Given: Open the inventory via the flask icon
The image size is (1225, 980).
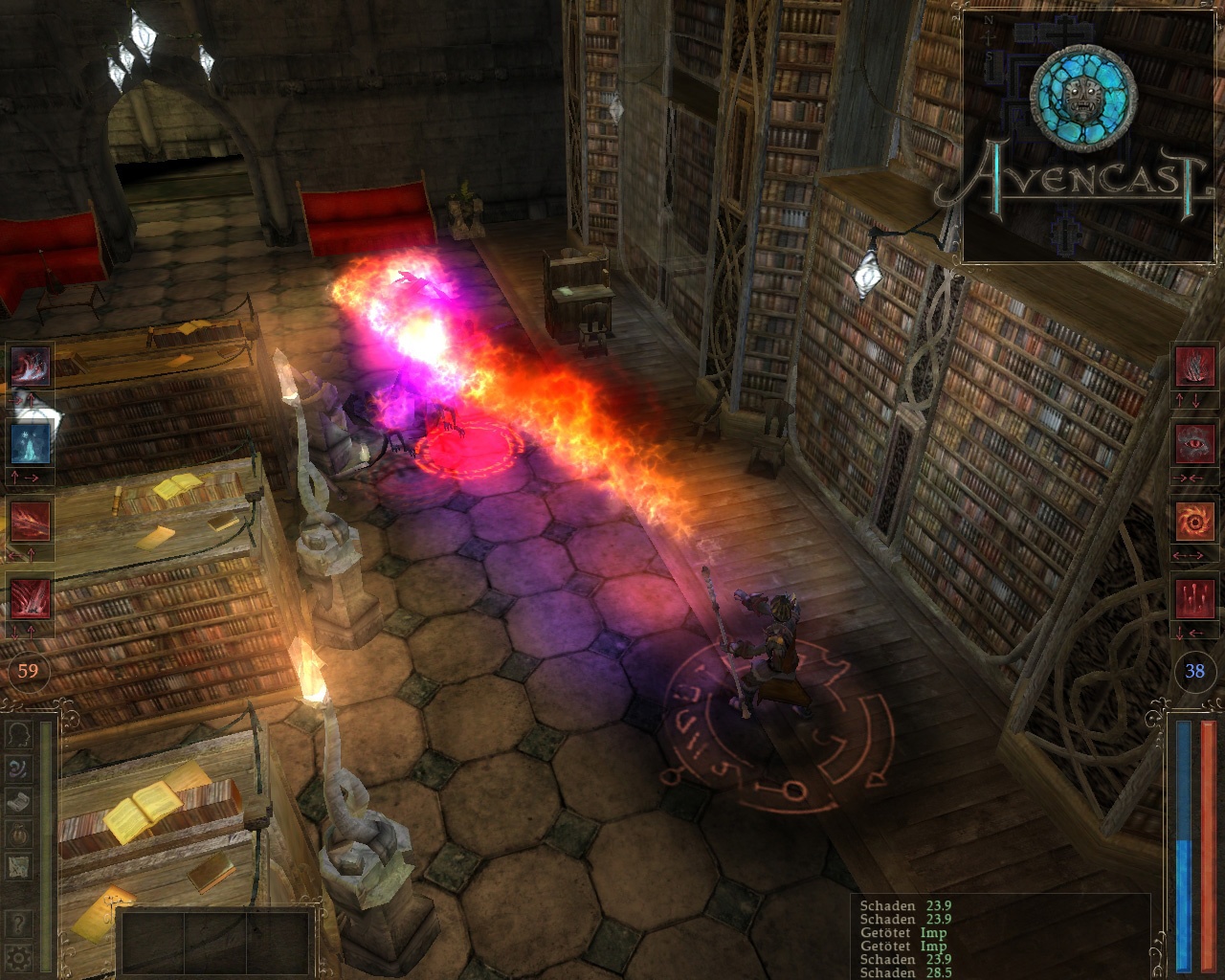Looking at the screenshot, I should click(x=17, y=833).
